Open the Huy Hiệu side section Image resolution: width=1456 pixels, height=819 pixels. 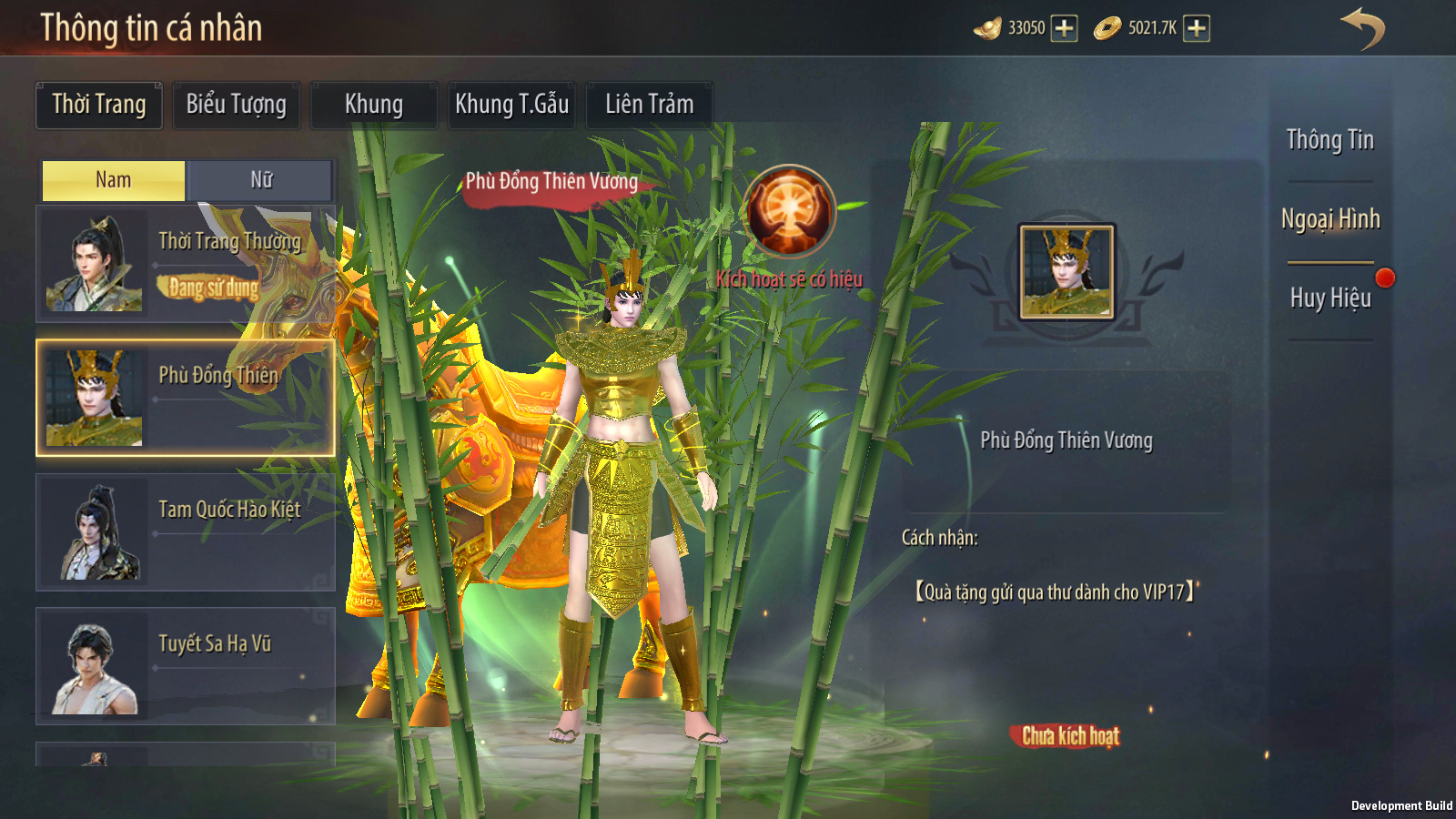1330,298
